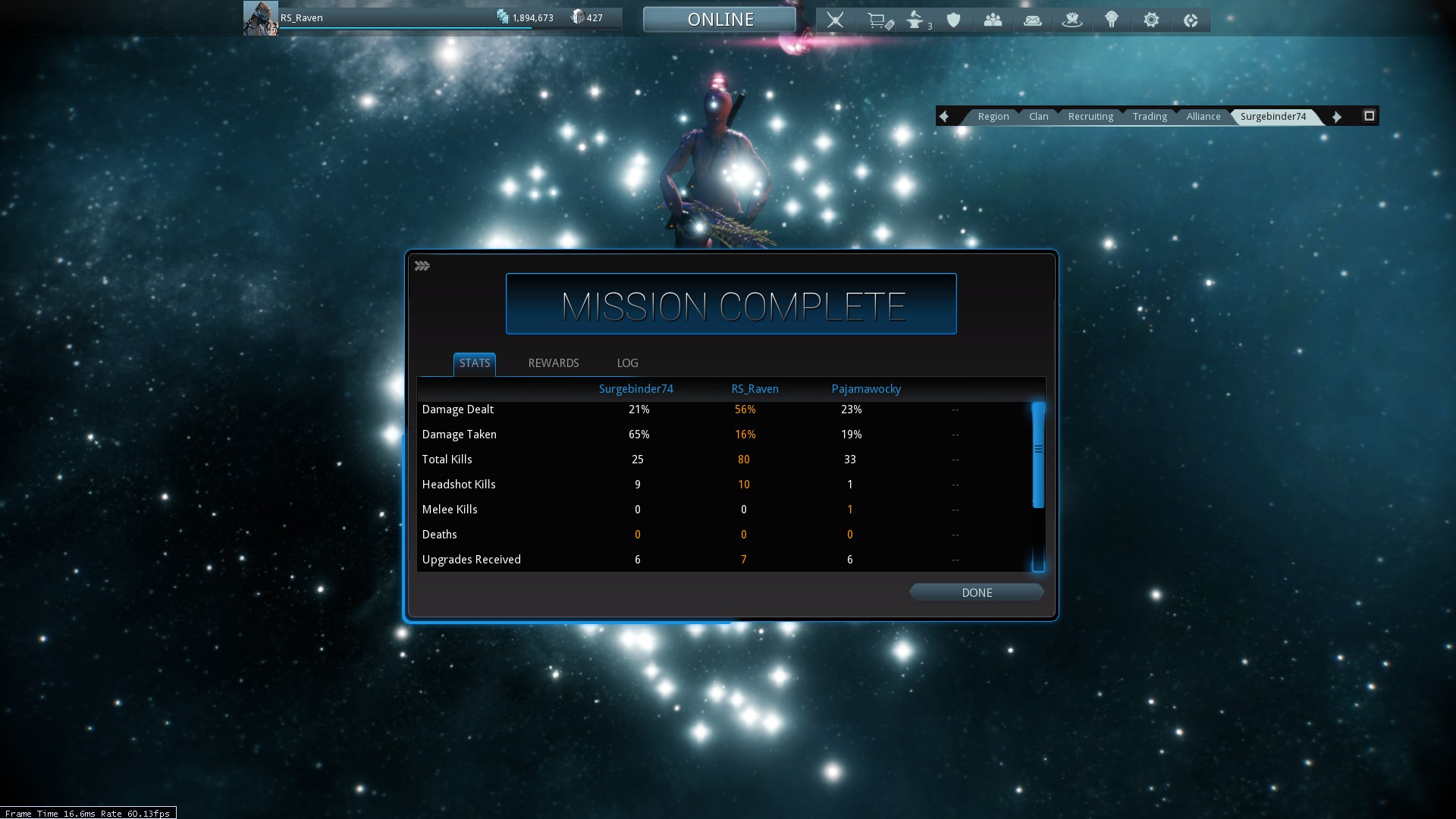The height and width of the screenshot is (819, 1456).
Task: Open the Alliance chat tab
Action: [1203, 116]
